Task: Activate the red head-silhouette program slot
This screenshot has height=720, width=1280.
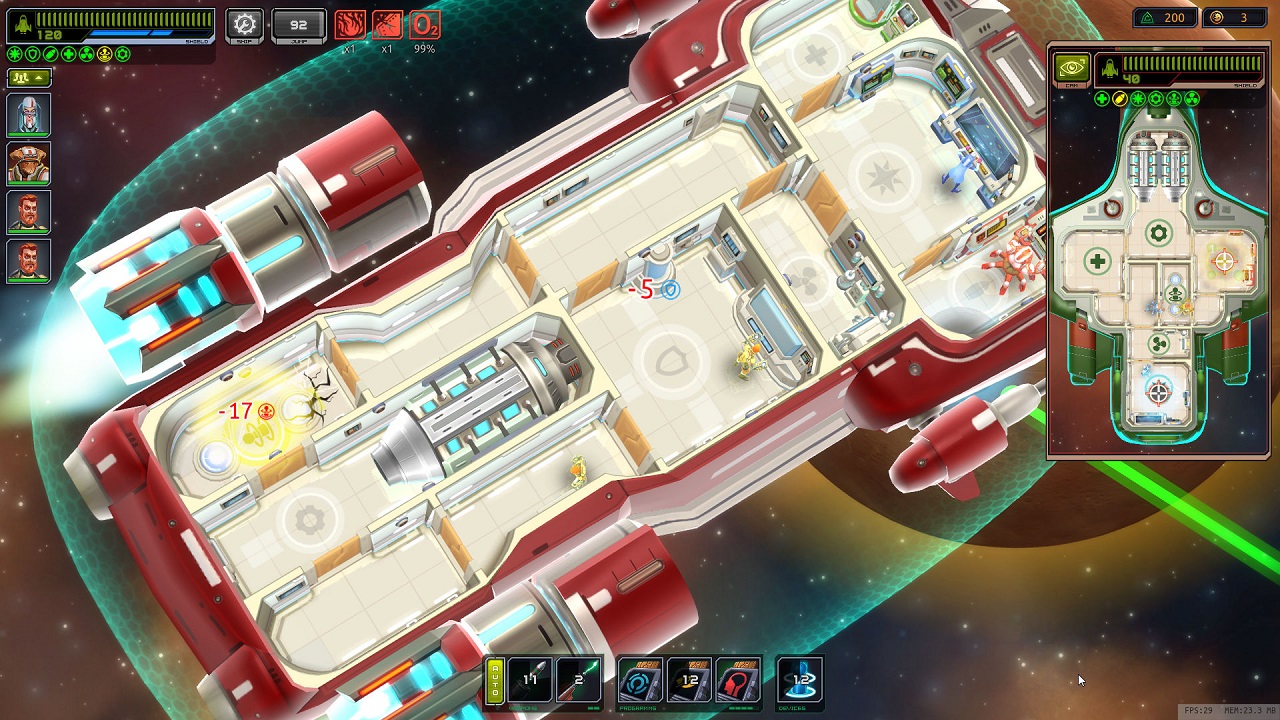Action: pos(738,680)
